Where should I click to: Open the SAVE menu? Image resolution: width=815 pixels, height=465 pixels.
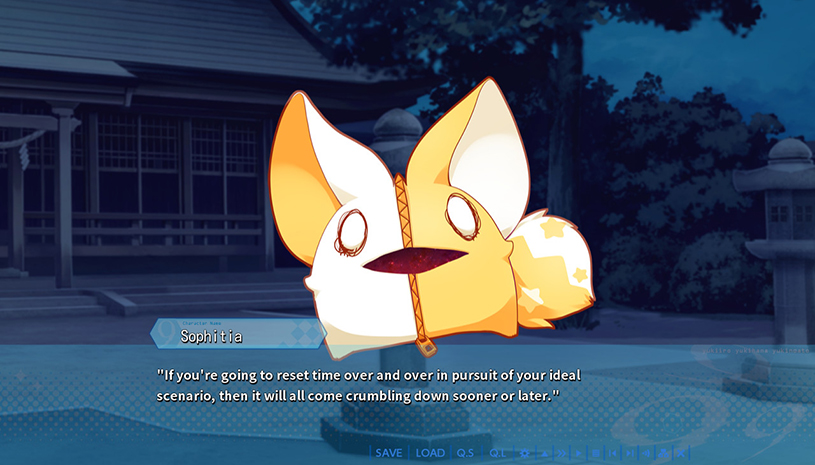389,453
